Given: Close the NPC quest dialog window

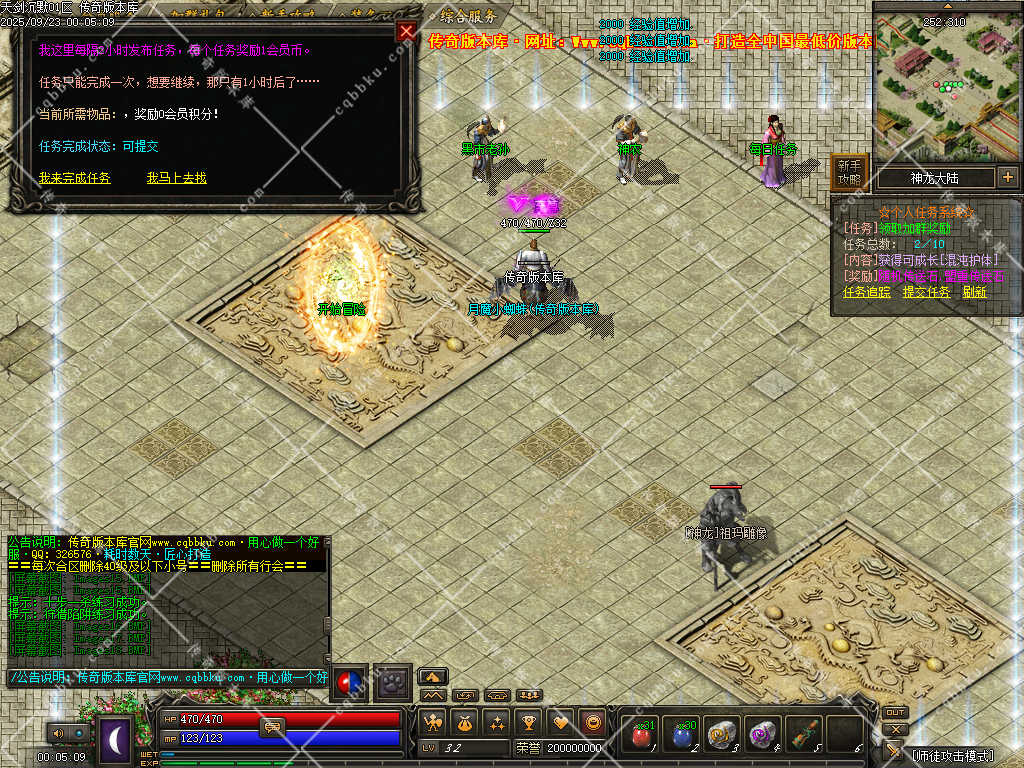Looking at the screenshot, I should 406,31.
